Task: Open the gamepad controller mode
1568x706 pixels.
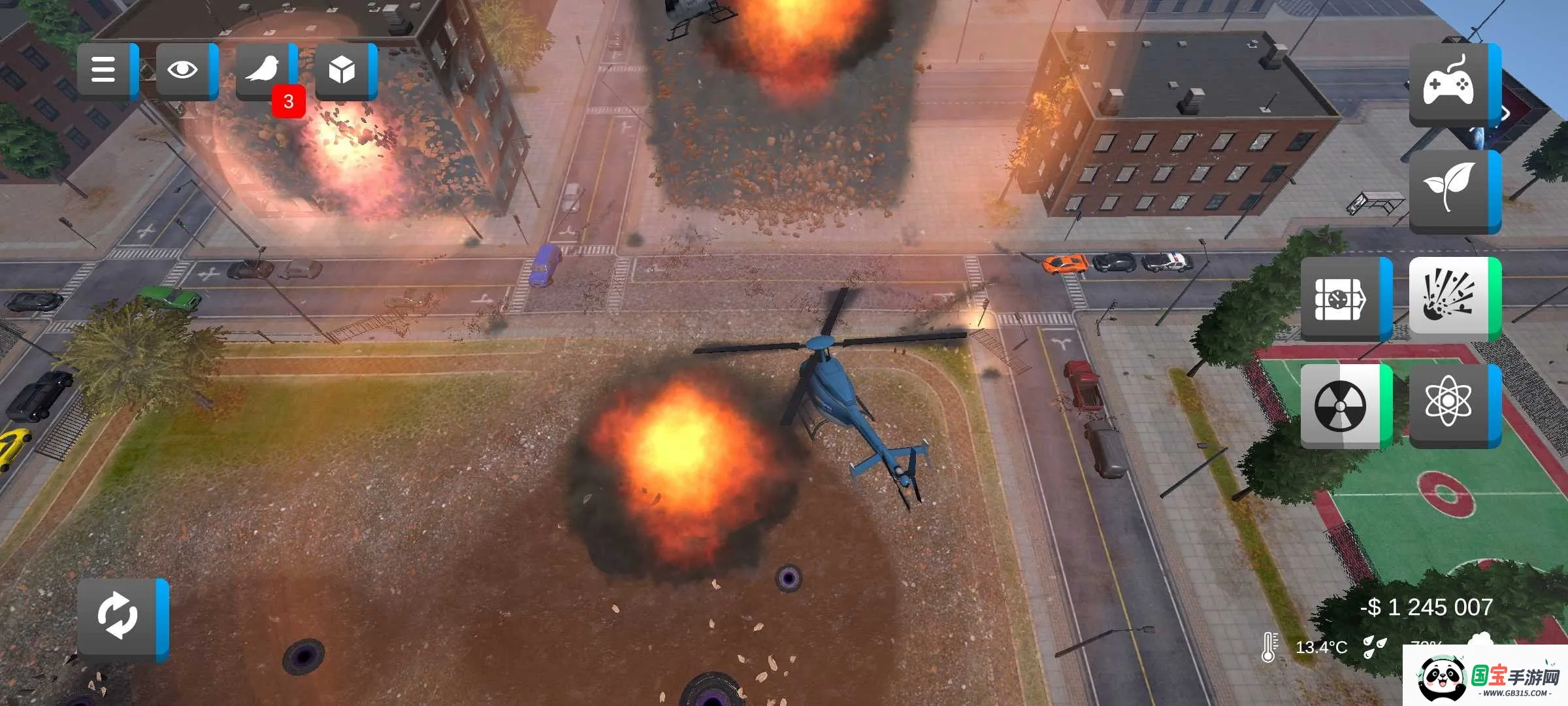Action: [1450, 84]
